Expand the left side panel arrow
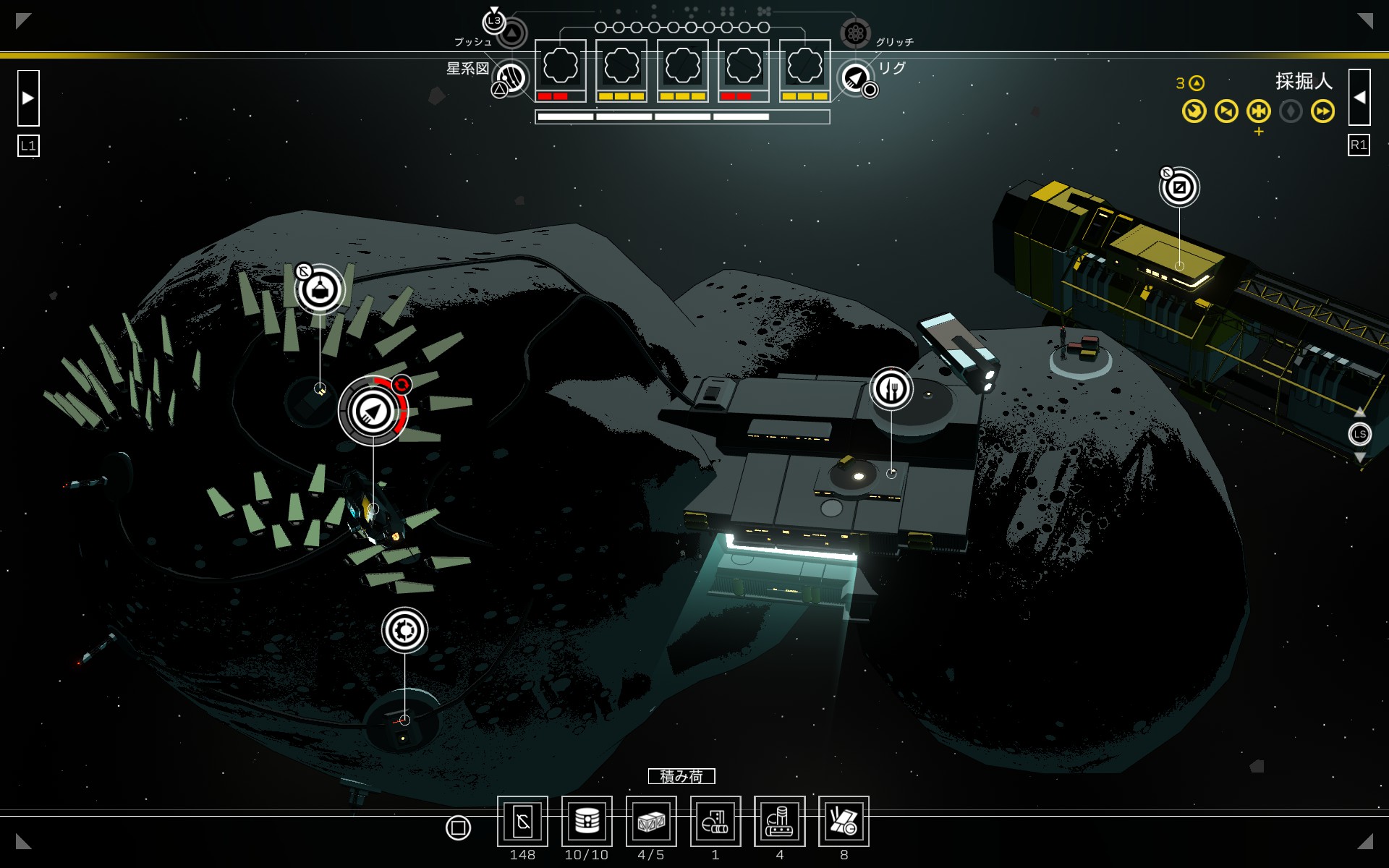This screenshot has height=868, width=1389. click(x=28, y=98)
